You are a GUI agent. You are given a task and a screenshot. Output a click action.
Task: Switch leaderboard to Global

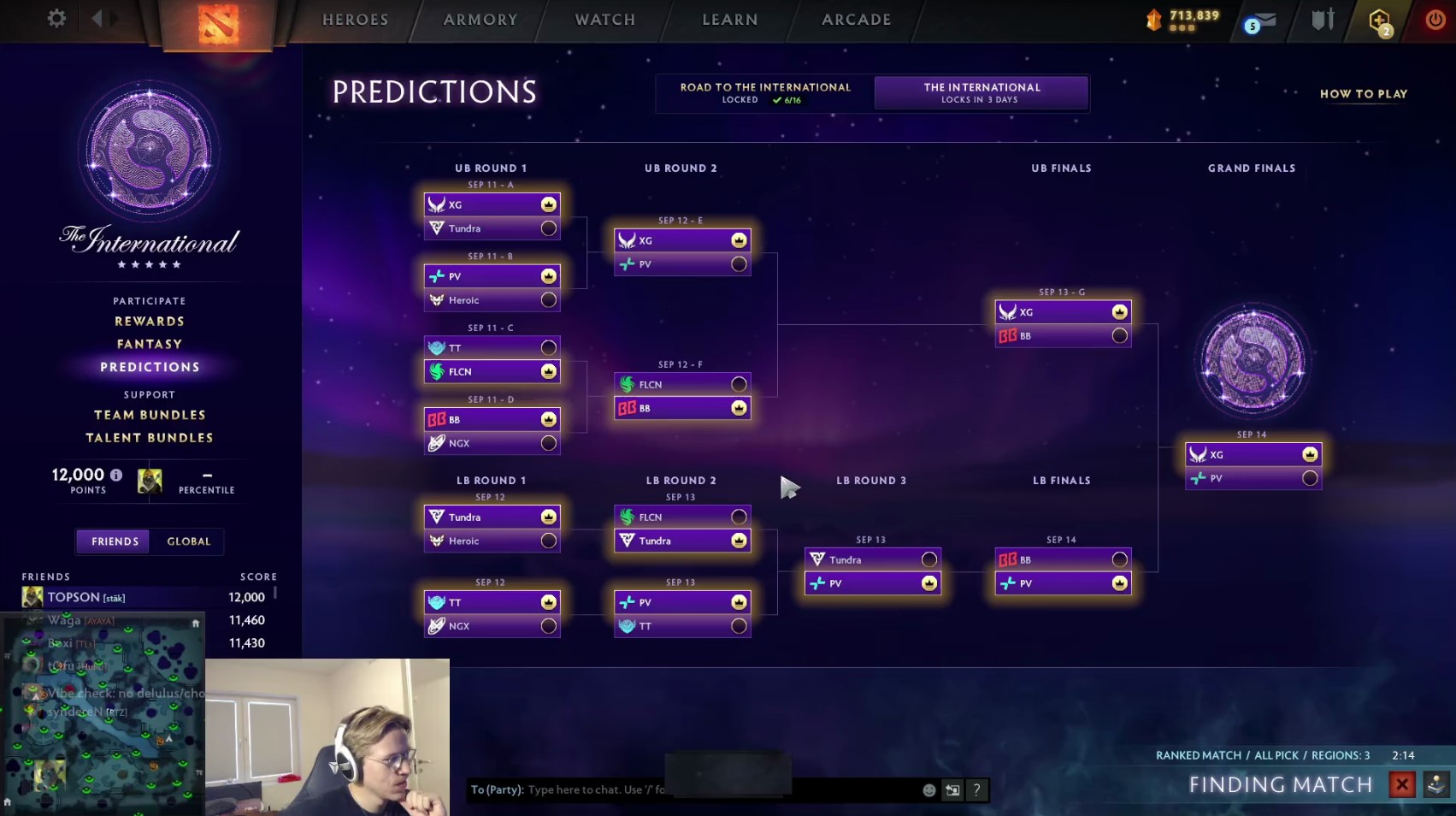[188, 541]
